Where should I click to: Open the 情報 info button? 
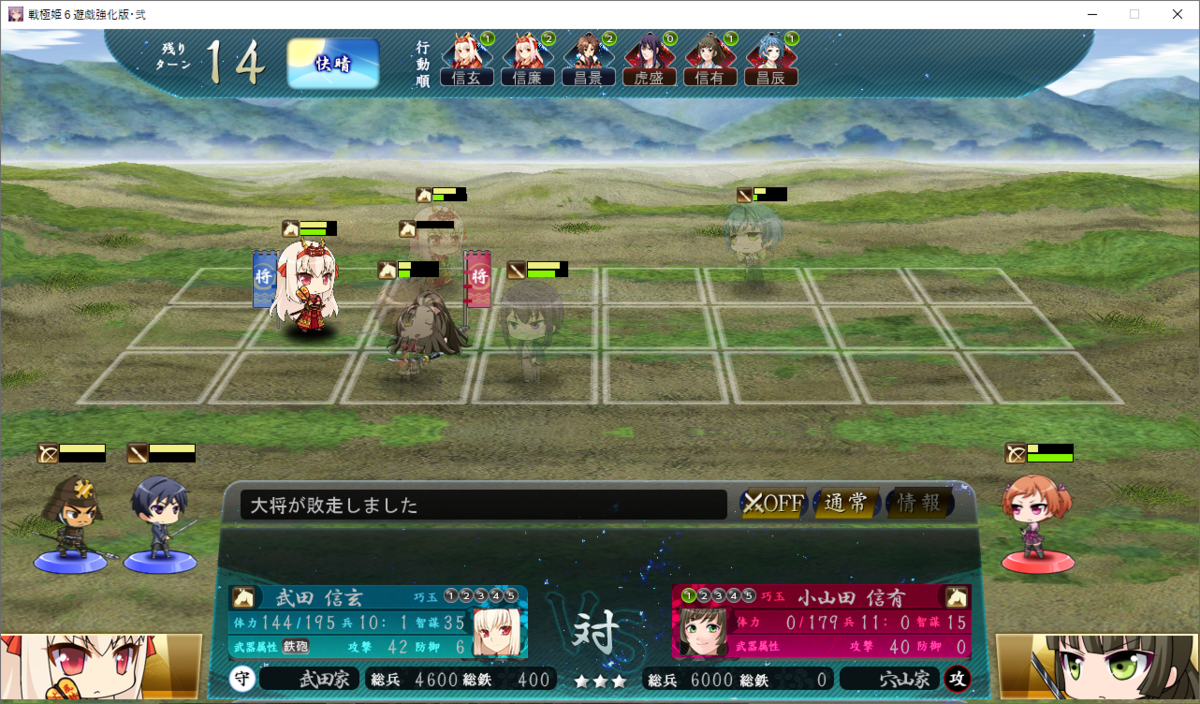pyautogui.click(x=918, y=503)
